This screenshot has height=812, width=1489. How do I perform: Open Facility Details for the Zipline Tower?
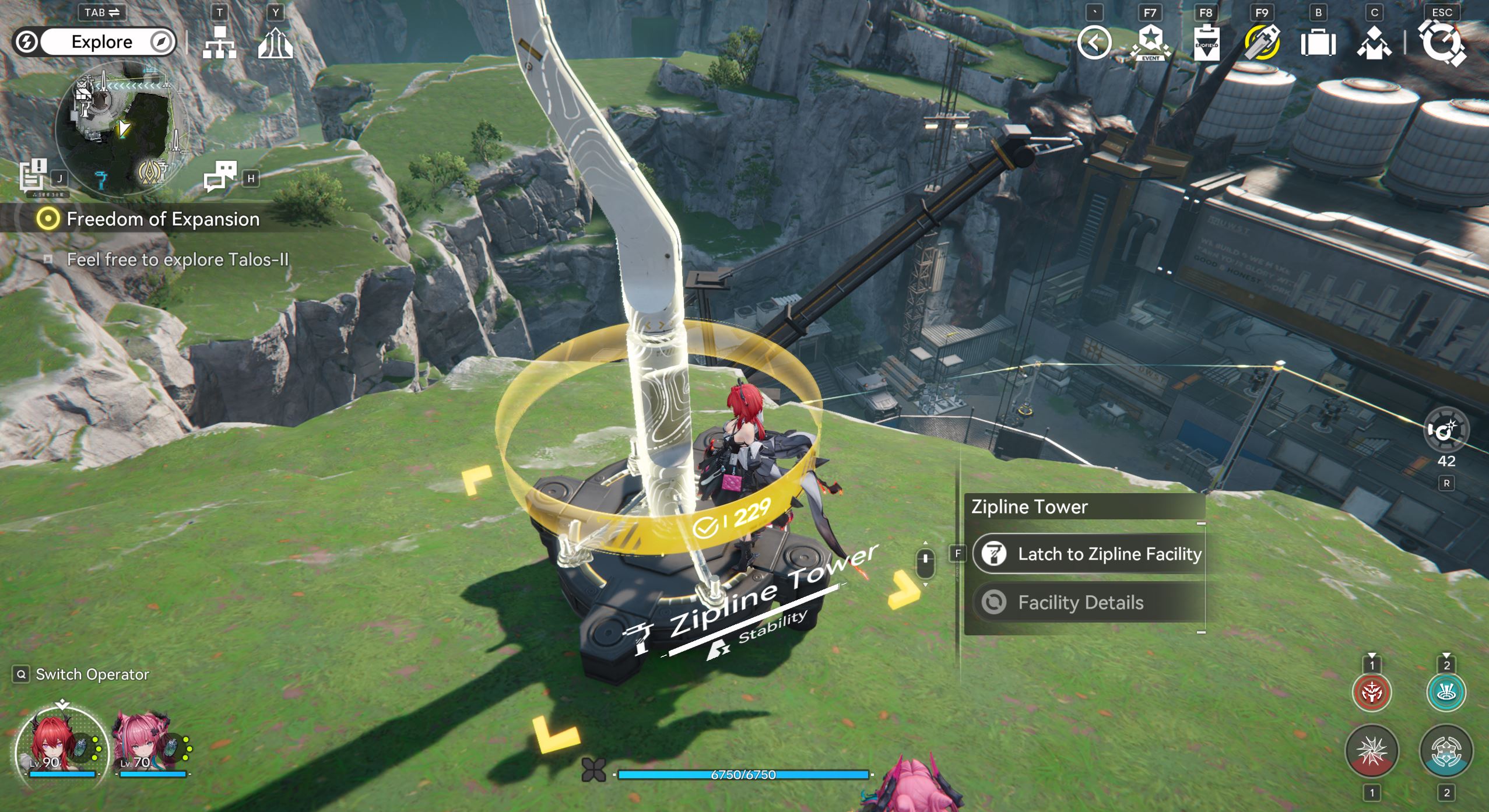pyautogui.click(x=1080, y=602)
